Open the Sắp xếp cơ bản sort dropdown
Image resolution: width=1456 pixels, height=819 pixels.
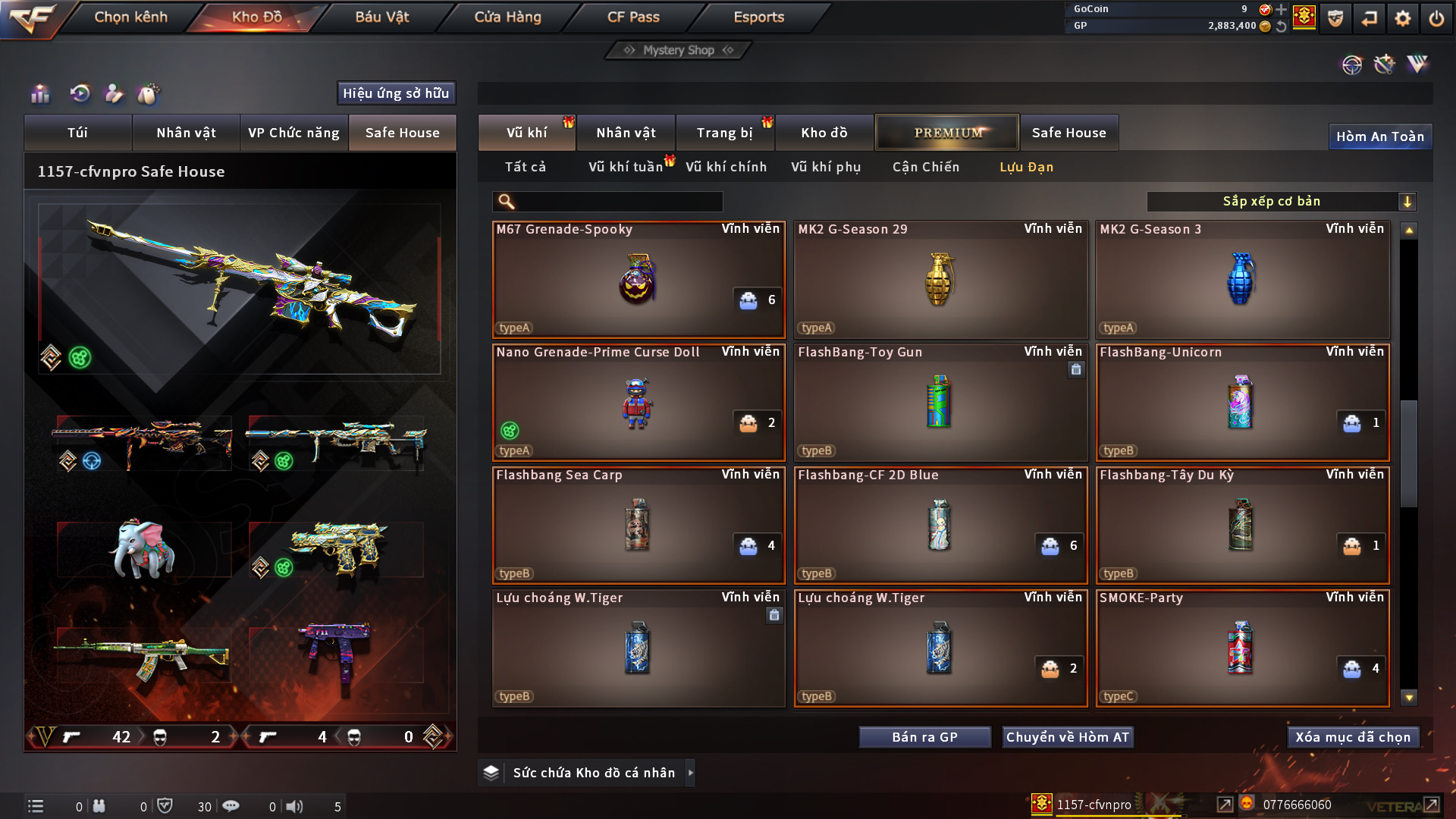tap(1281, 202)
